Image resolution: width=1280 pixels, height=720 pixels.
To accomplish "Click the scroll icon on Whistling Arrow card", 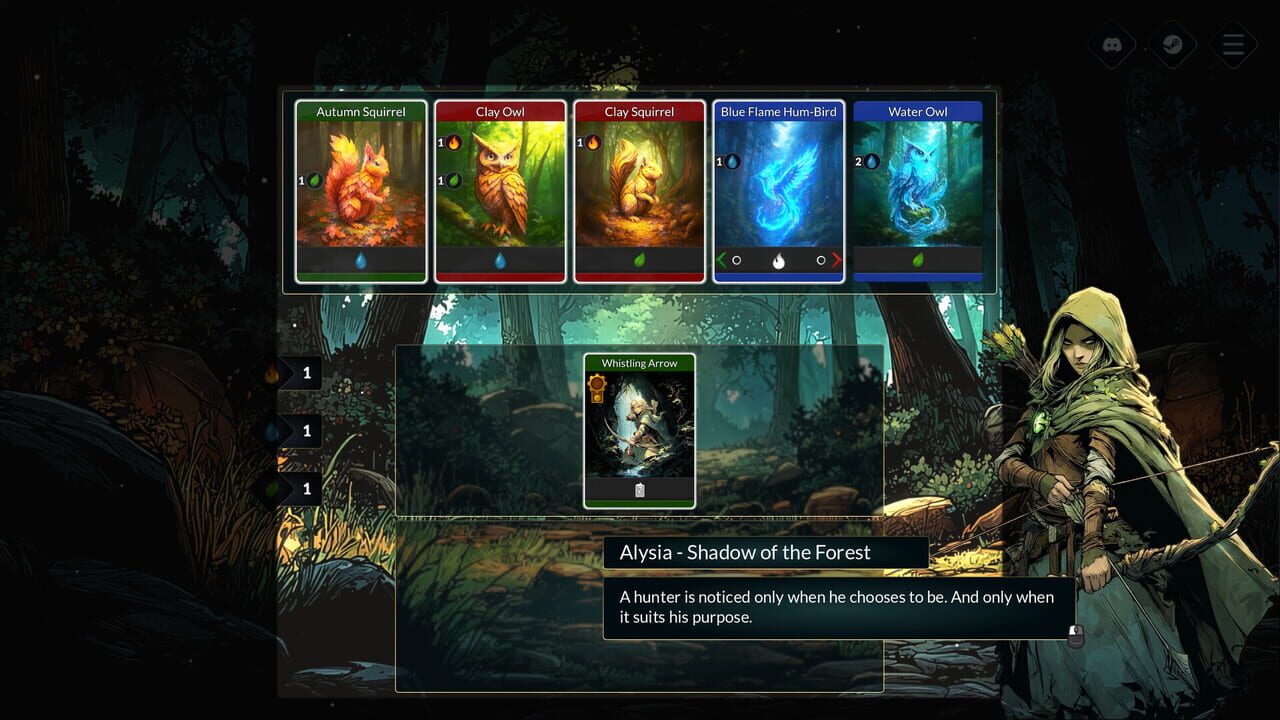I will 640,489.
